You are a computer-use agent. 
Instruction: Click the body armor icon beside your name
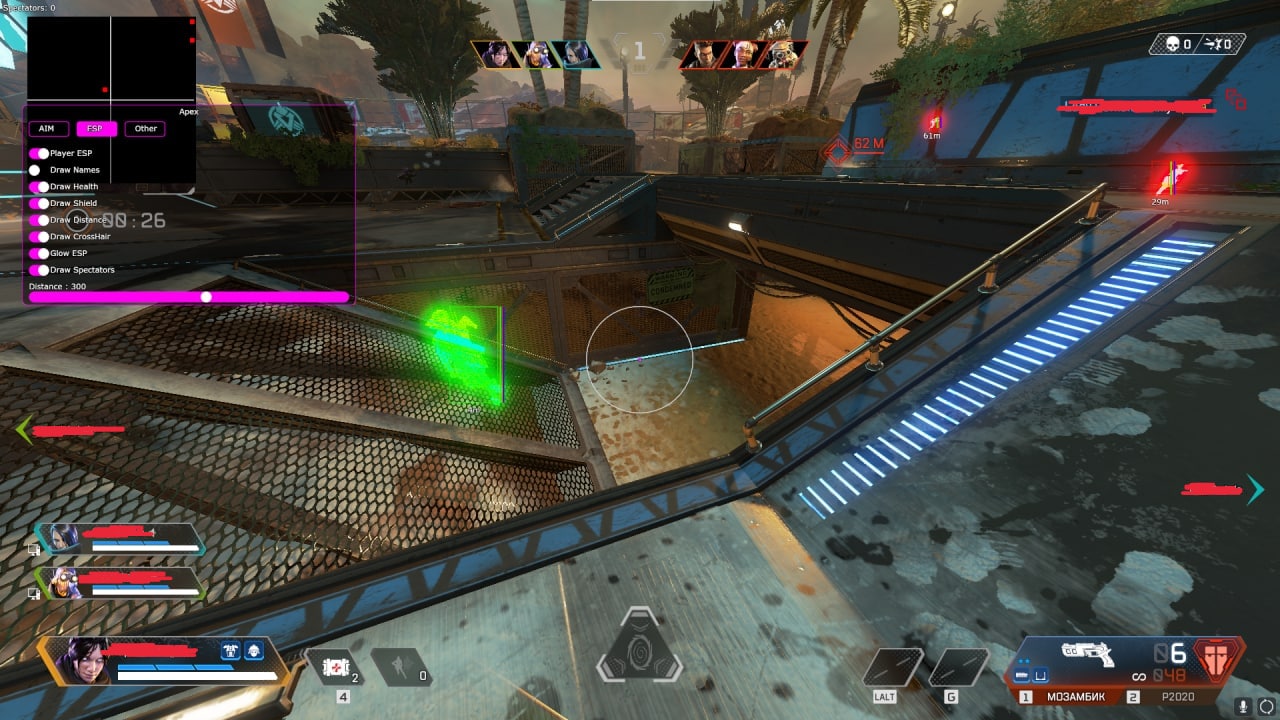pyautogui.click(x=230, y=649)
